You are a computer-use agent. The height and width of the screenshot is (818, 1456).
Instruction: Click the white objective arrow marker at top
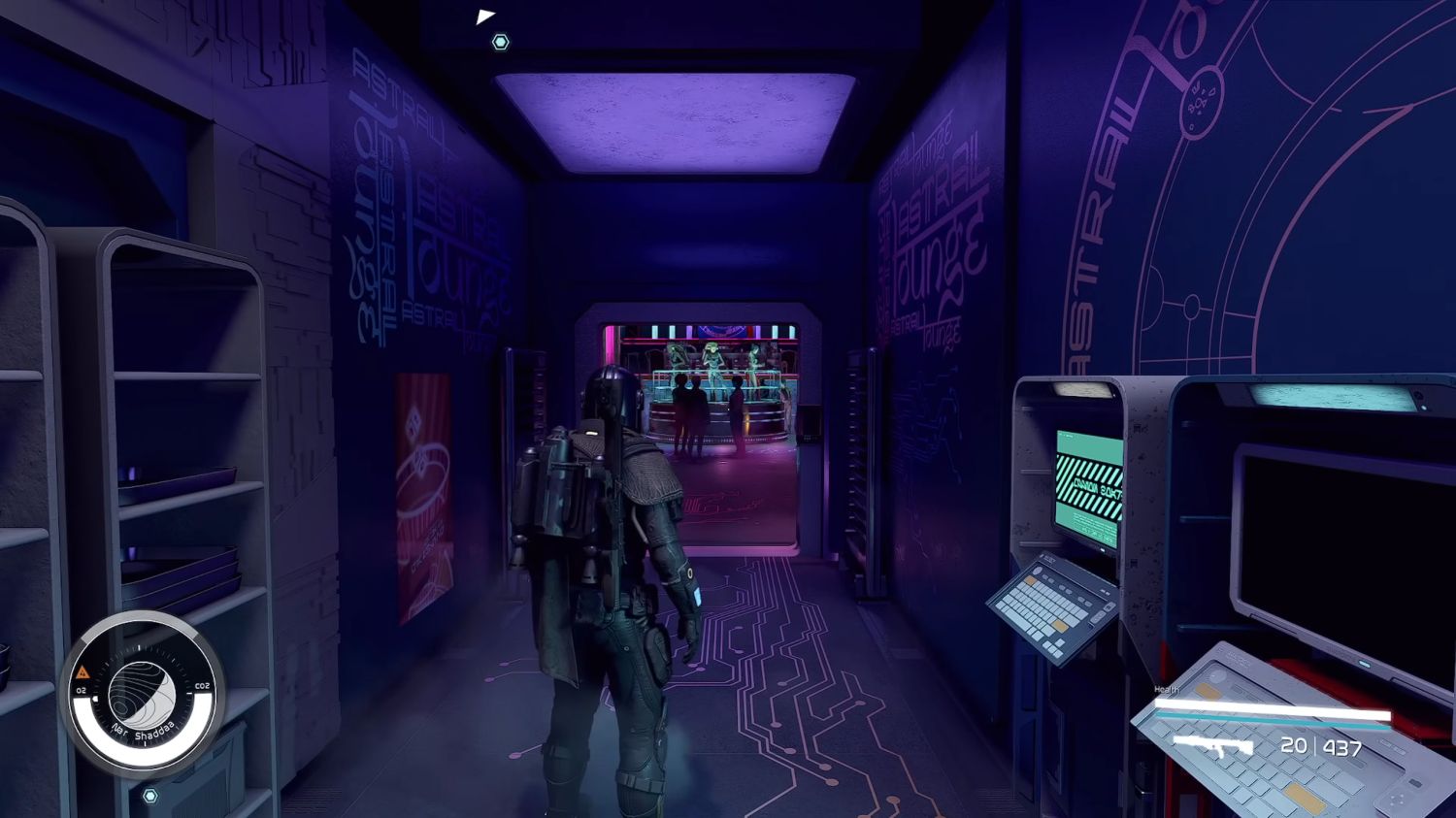point(485,16)
